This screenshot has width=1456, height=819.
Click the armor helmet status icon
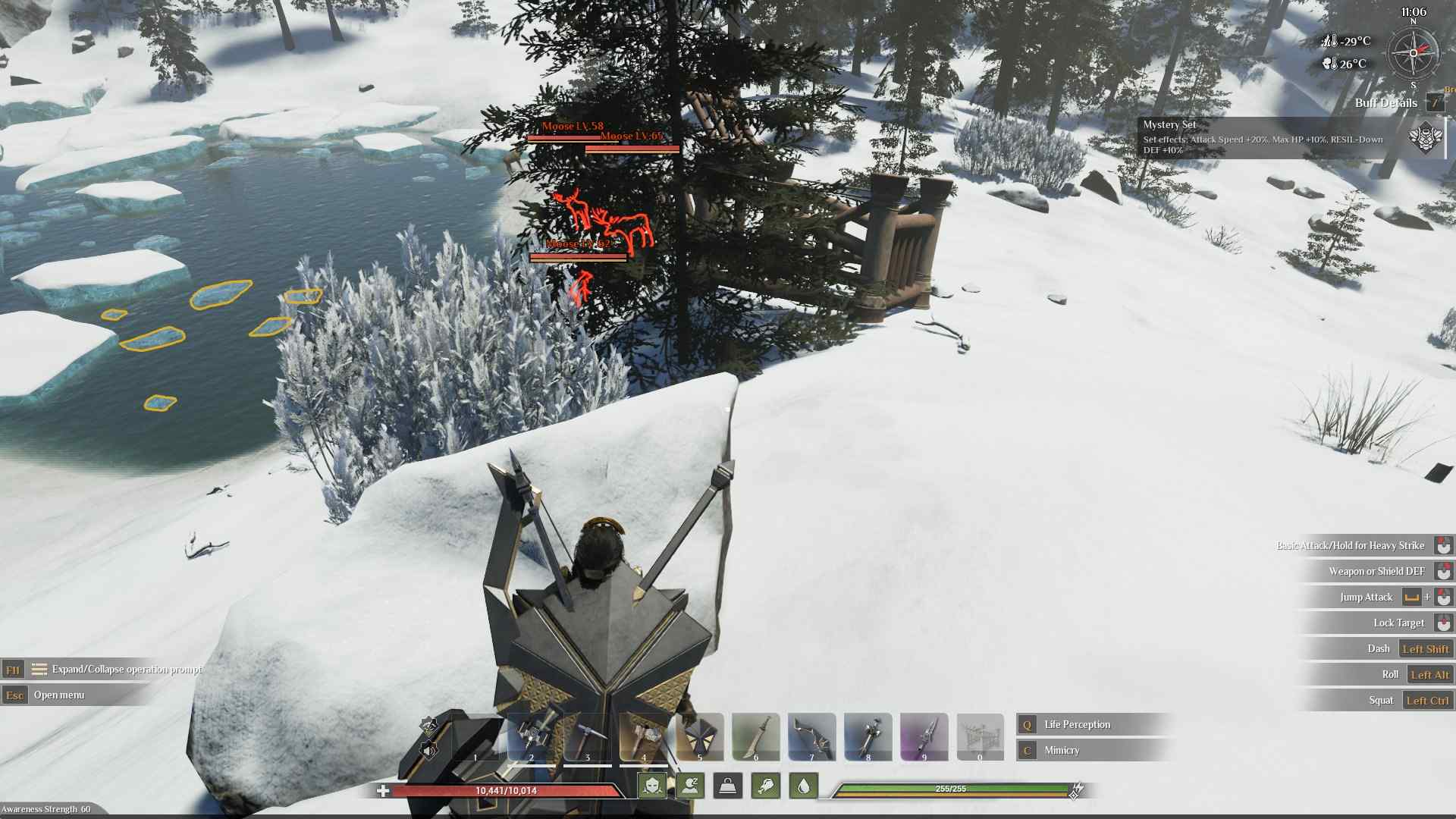pos(652,786)
